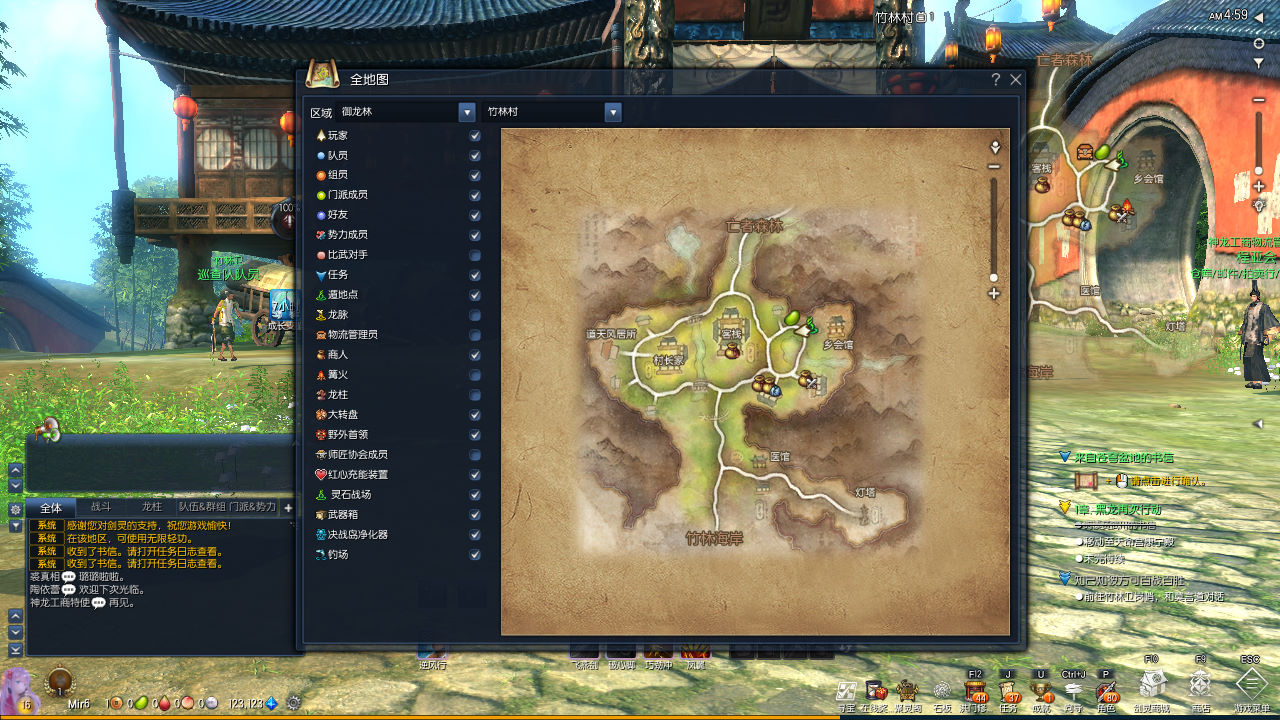Viewport: 1280px width, 720px height.
Task: Toggle the 商人 merchant marker checkbox
Action: 475,355
